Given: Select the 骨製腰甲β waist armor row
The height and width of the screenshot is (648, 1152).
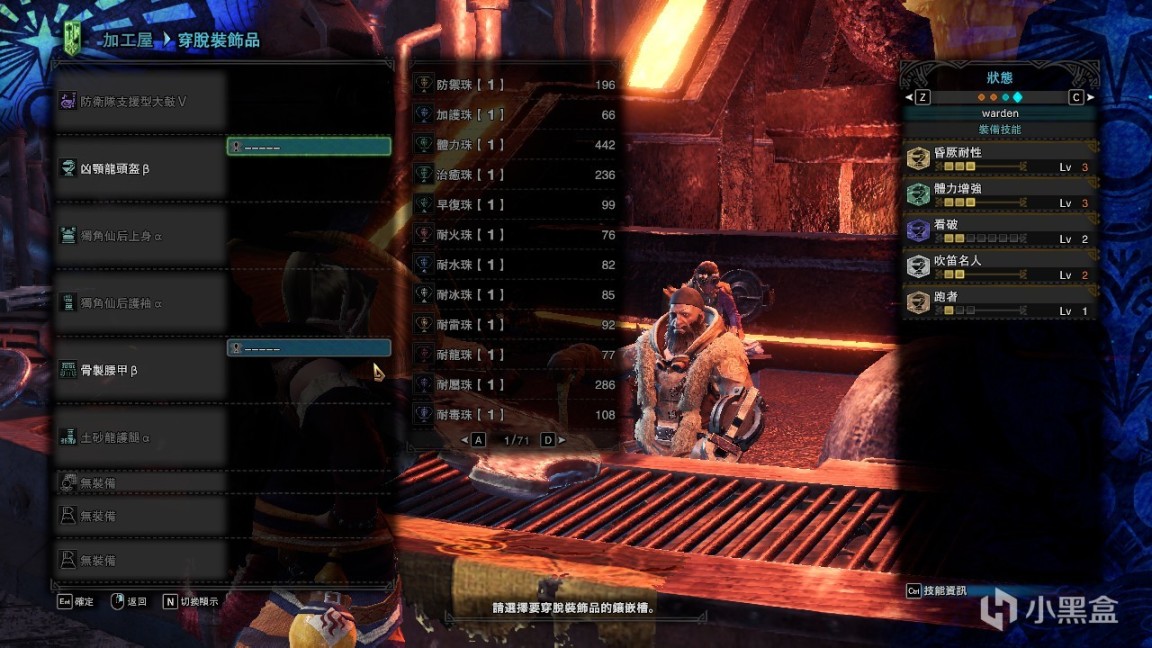Looking at the screenshot, I should coord(140,370).
